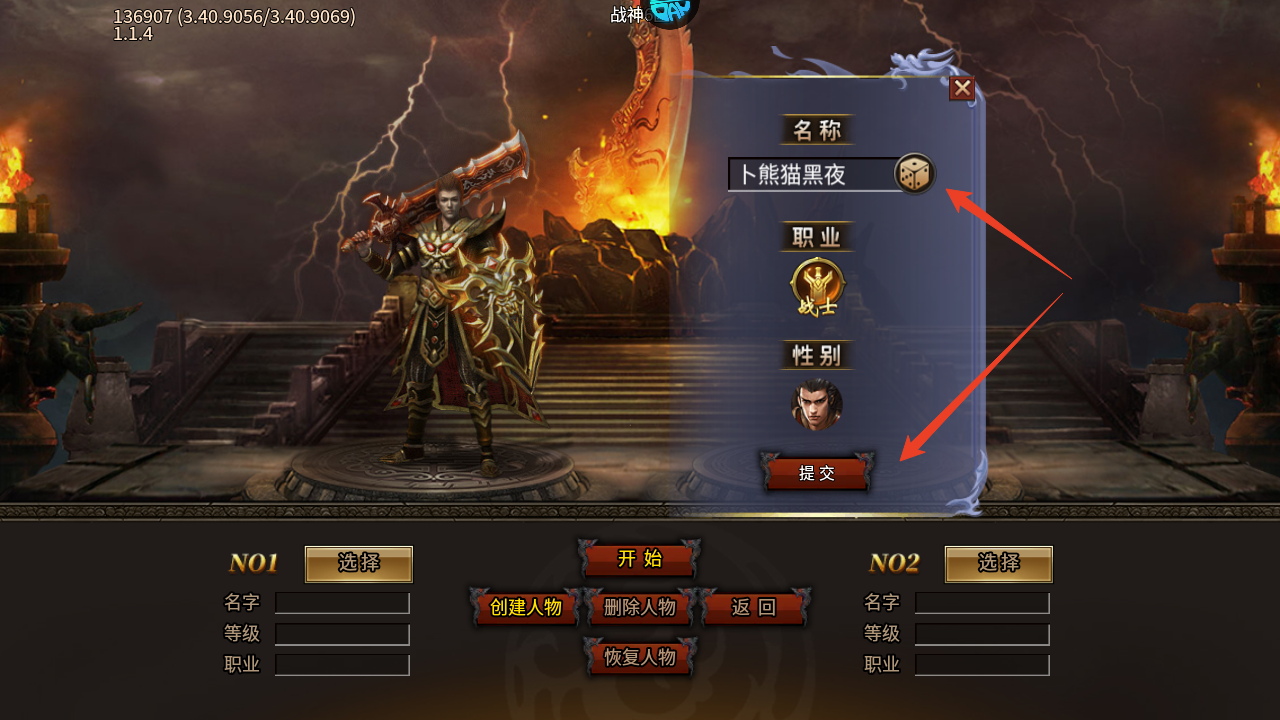Close the character creation panel

tap(961, 89)
